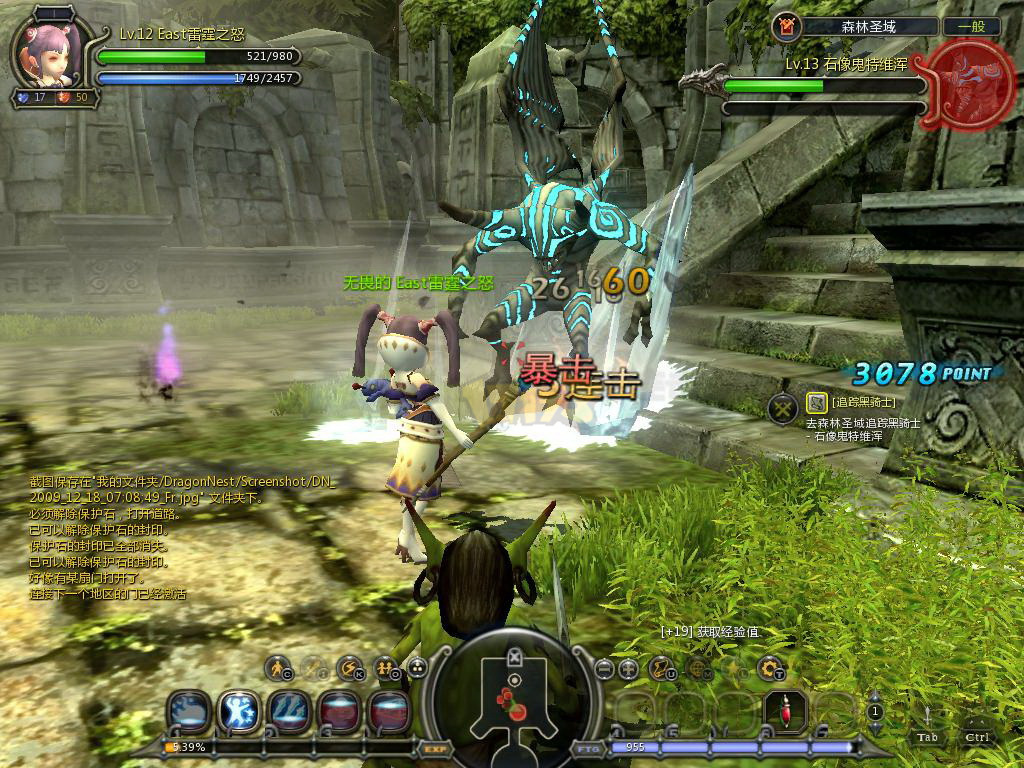The height and width of the screenshot is (768, 1024).
Task: Open the character info icon (C)
Action: pos(278,667)
